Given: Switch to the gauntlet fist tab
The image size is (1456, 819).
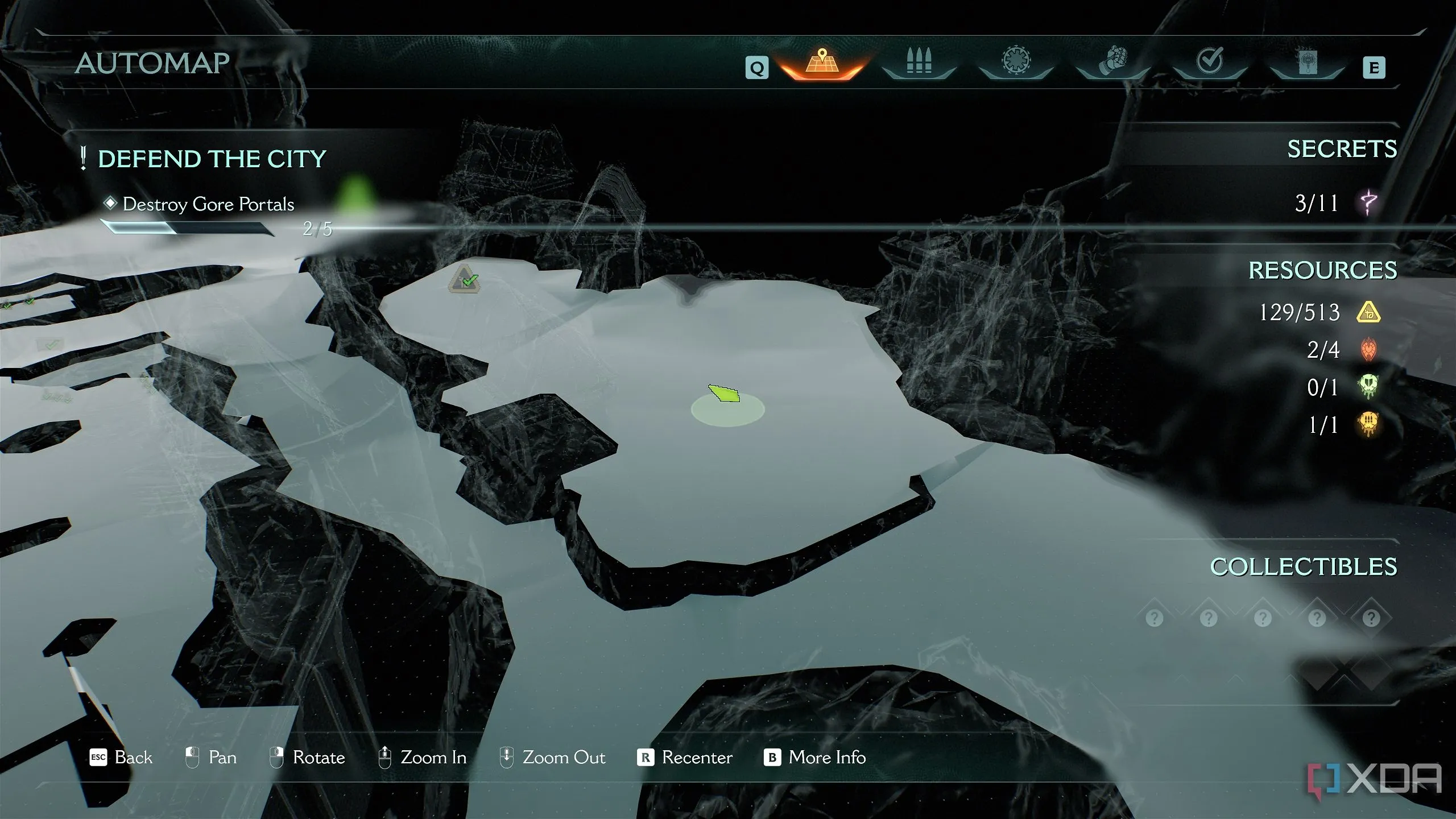Looking at the screenshot, I should pos(1113,61).
